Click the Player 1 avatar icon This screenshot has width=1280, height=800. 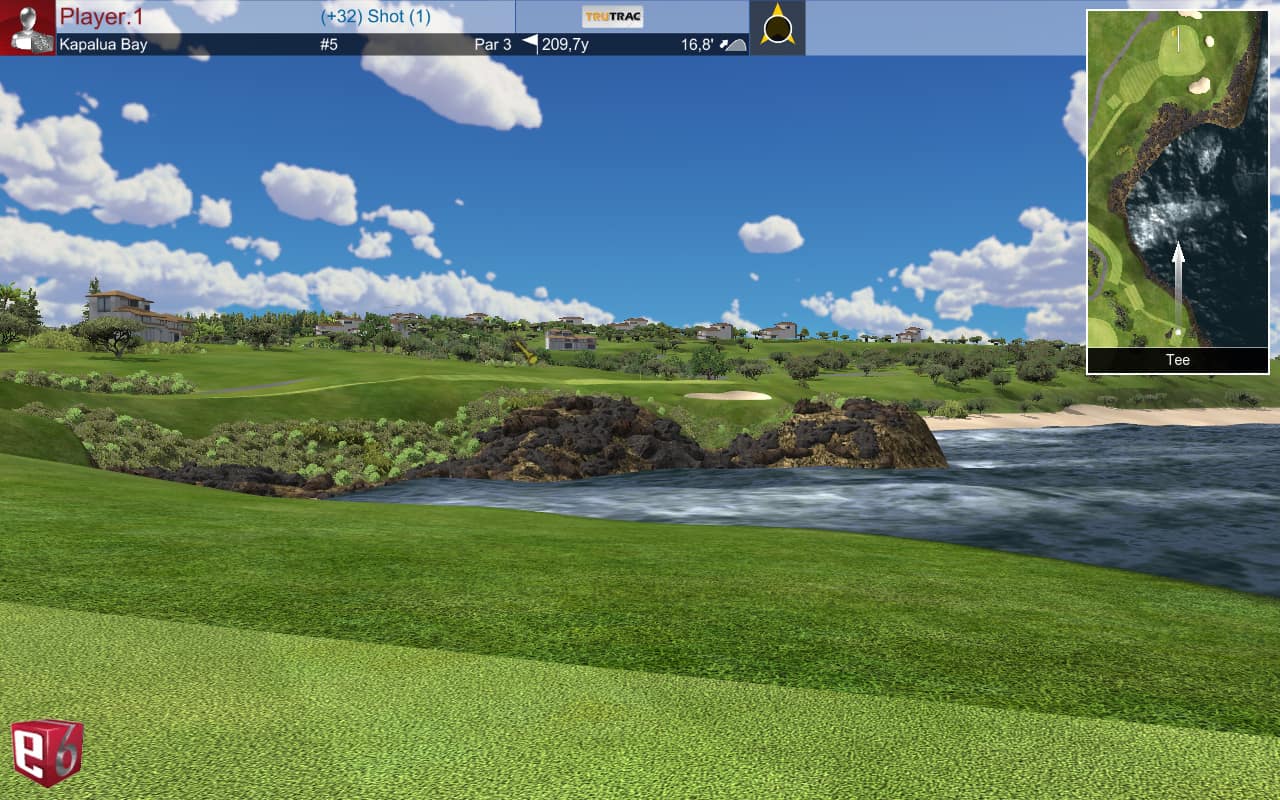(x=27, y=28)
